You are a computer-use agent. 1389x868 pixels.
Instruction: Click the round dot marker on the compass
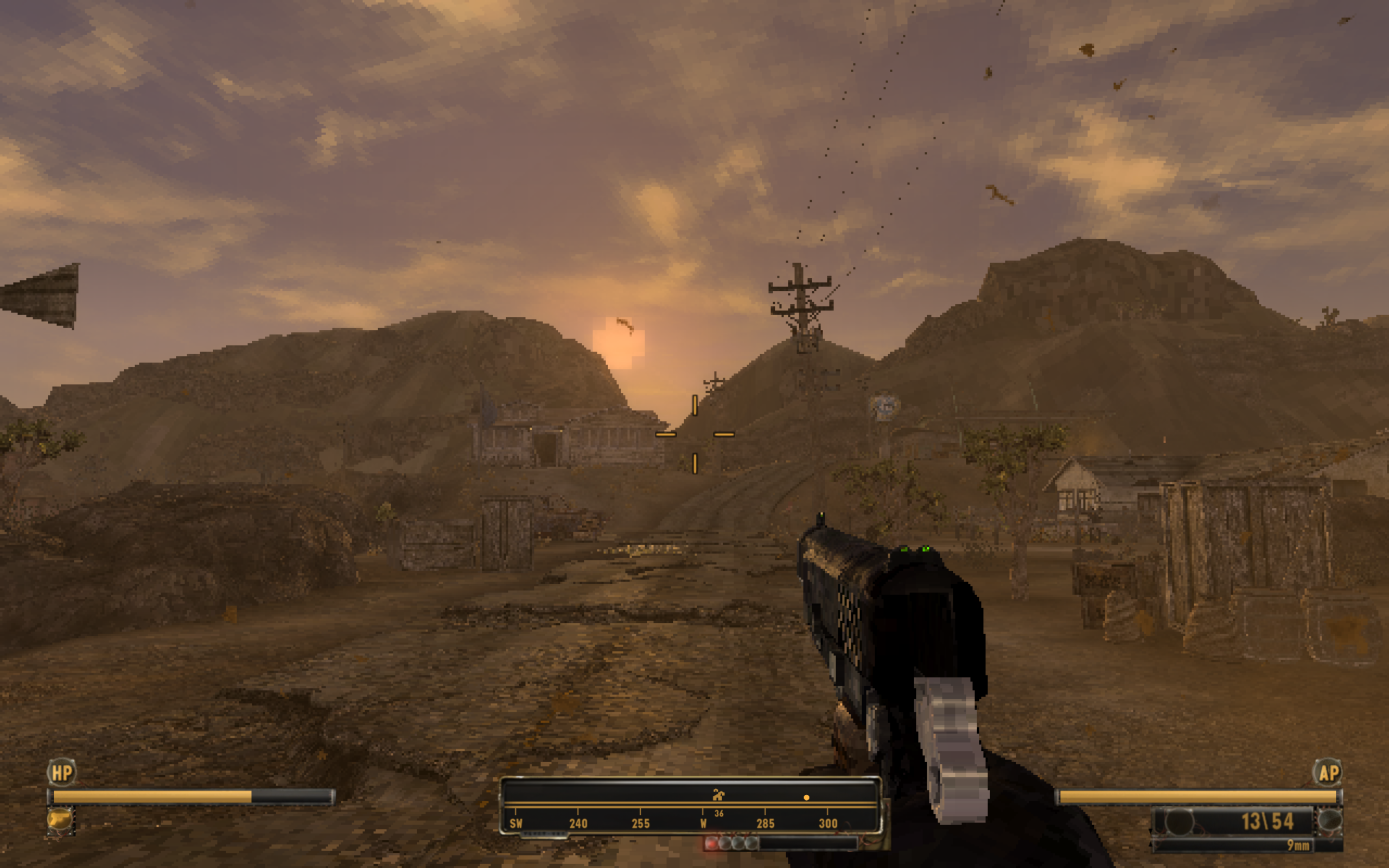(806, 797)
